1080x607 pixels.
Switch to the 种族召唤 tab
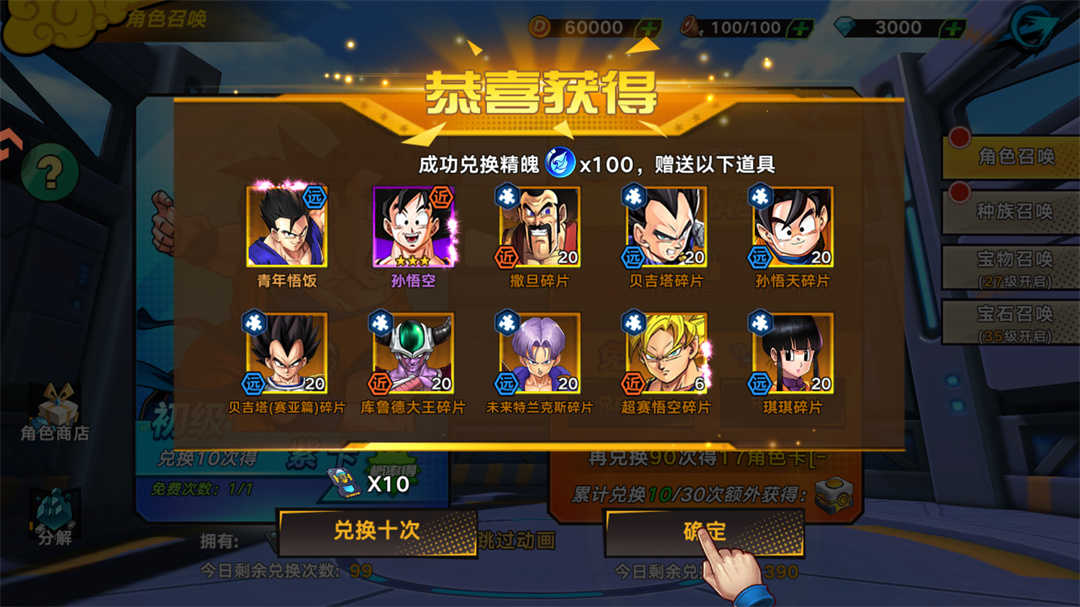pos(1014,212)
